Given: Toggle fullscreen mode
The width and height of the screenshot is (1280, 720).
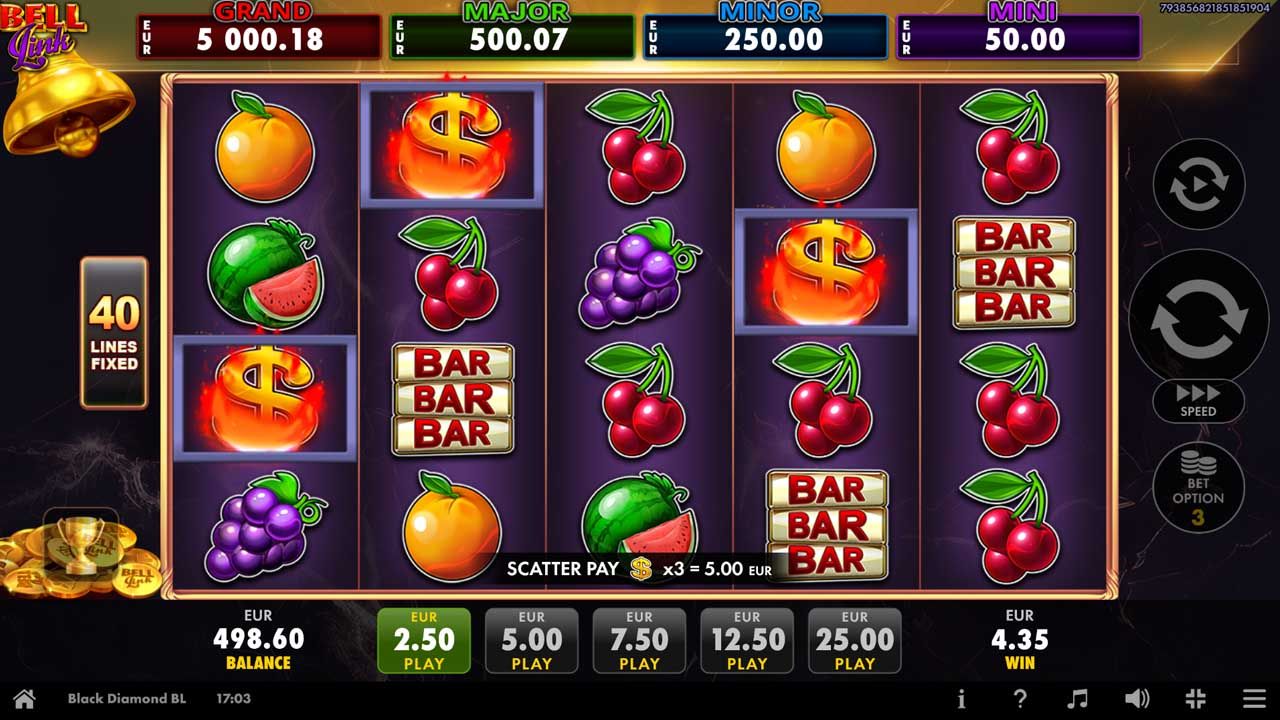Looking at the screenshot, I should [x=1195, y=699].
